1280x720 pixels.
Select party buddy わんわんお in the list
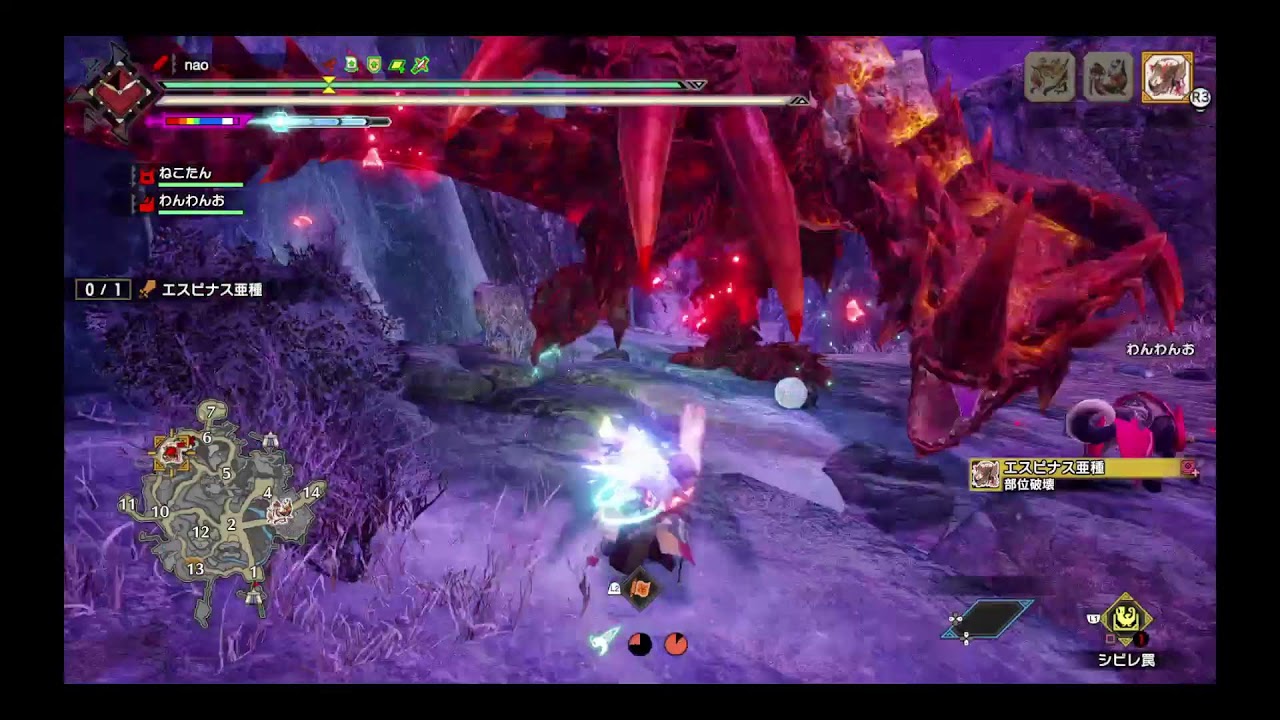coord(190,201)
